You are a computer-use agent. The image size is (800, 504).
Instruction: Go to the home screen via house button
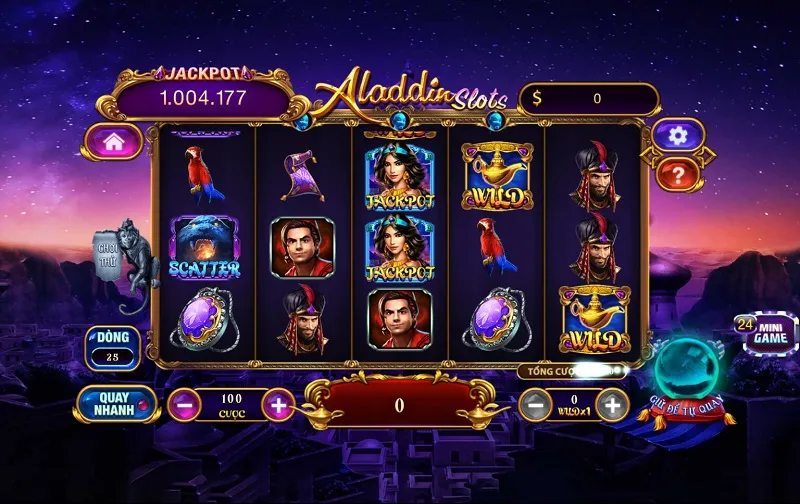click(x=113, y=142)
